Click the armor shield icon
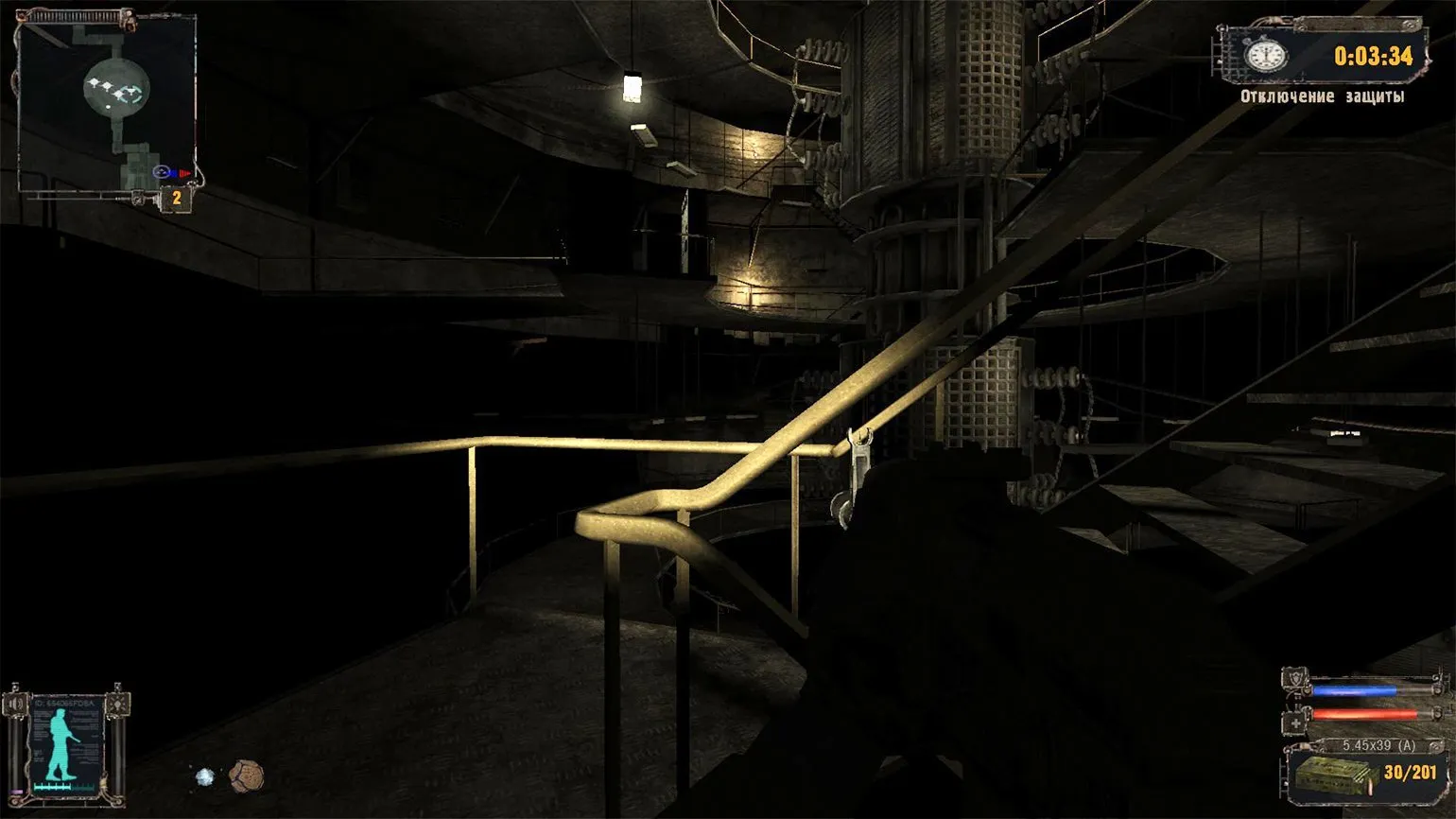Viewport: 1456px width, 819px height. coord(1293,681)
